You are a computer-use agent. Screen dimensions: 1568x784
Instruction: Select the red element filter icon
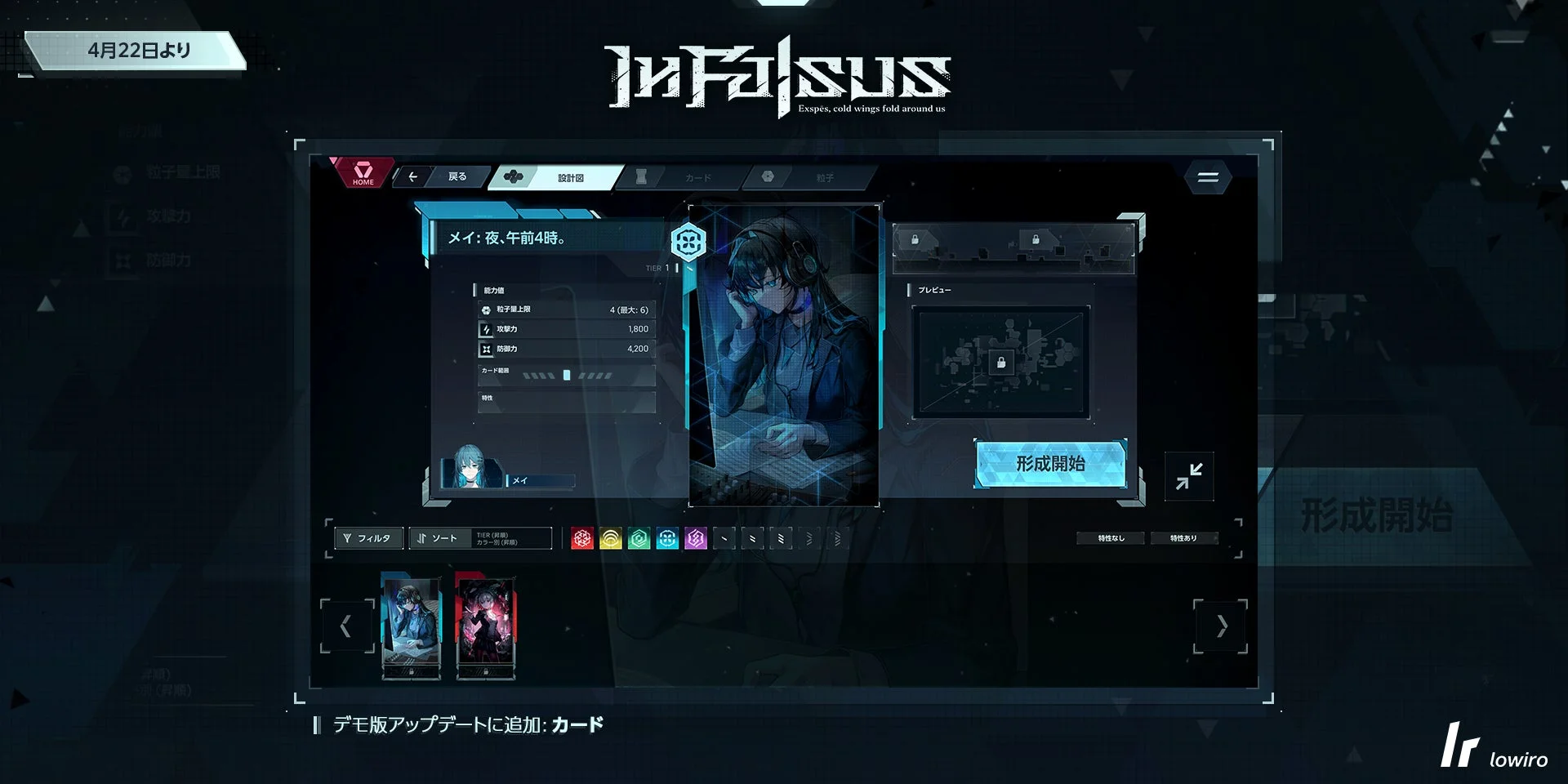tap(581, 537)
